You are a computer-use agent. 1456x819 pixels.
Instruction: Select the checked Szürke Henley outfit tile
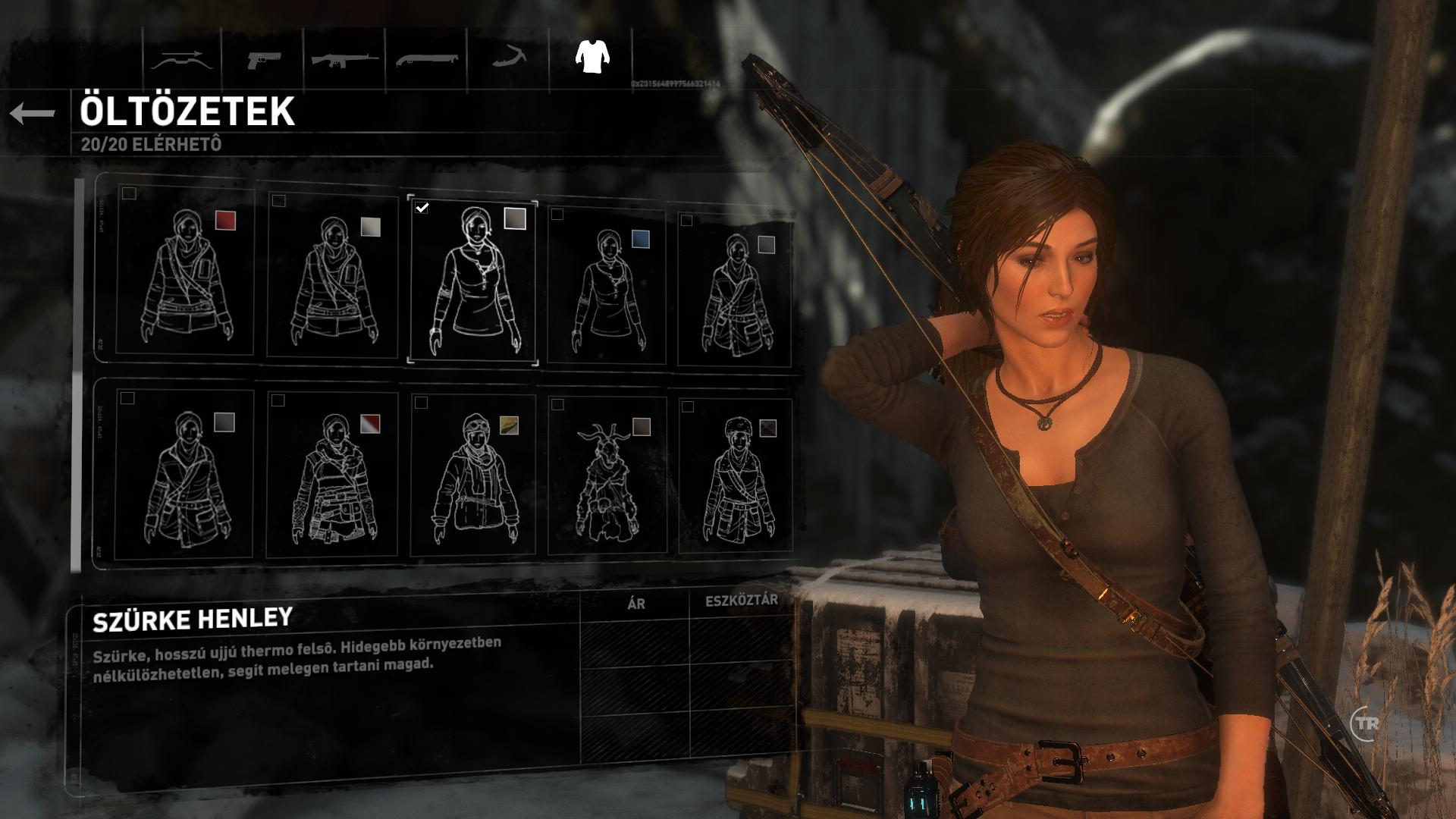point(473,283)
